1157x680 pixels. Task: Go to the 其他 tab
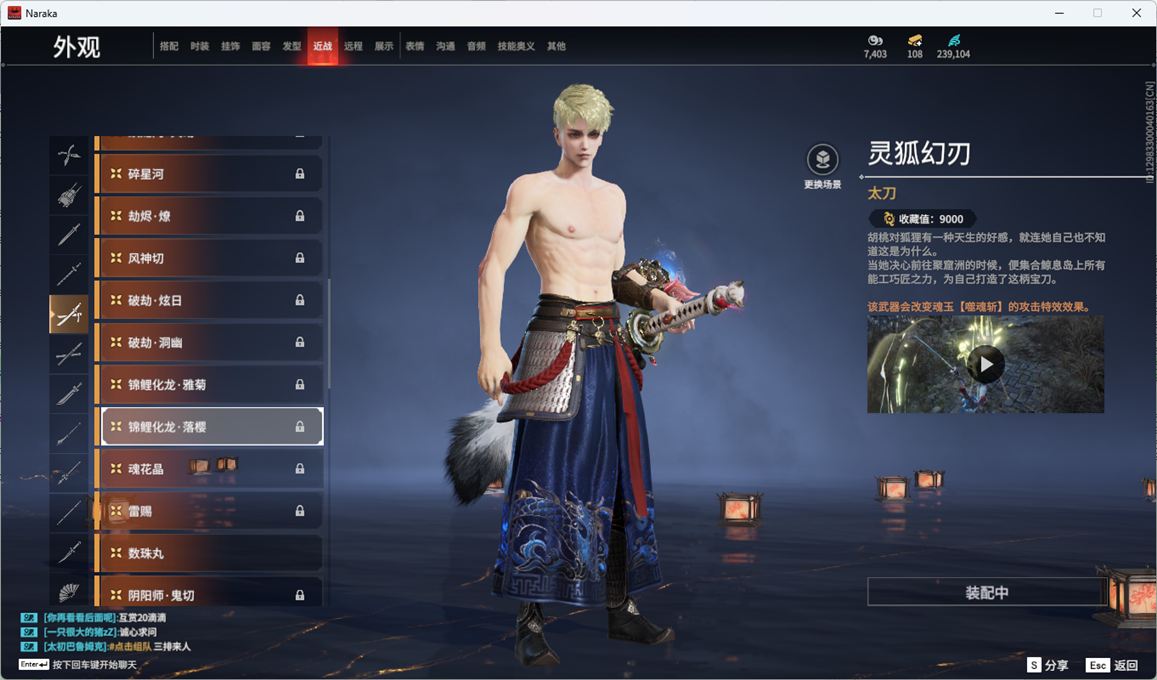[x=556, y=46]
